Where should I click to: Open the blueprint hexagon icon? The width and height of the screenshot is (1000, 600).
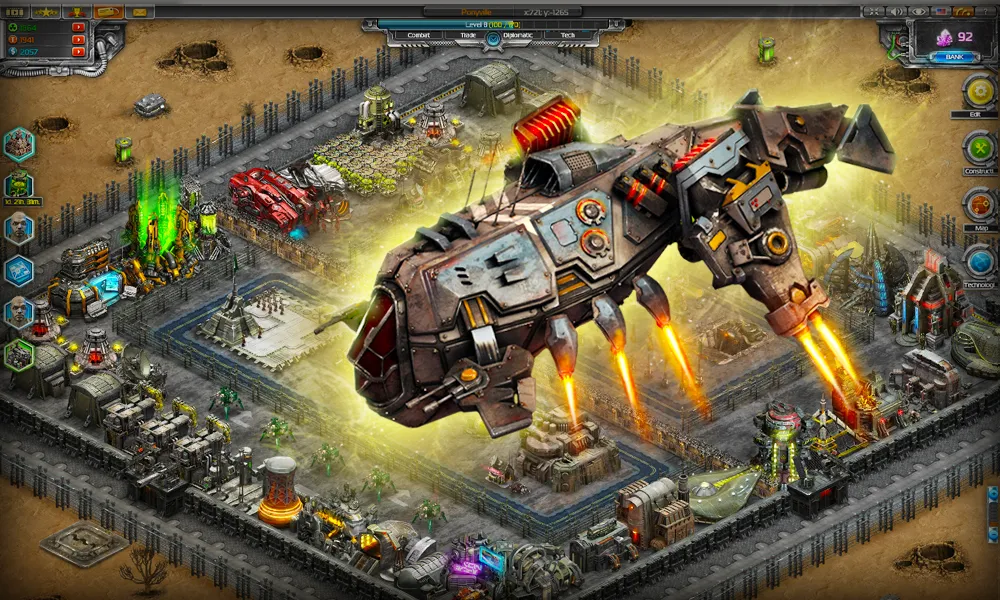tap(19, 271)
